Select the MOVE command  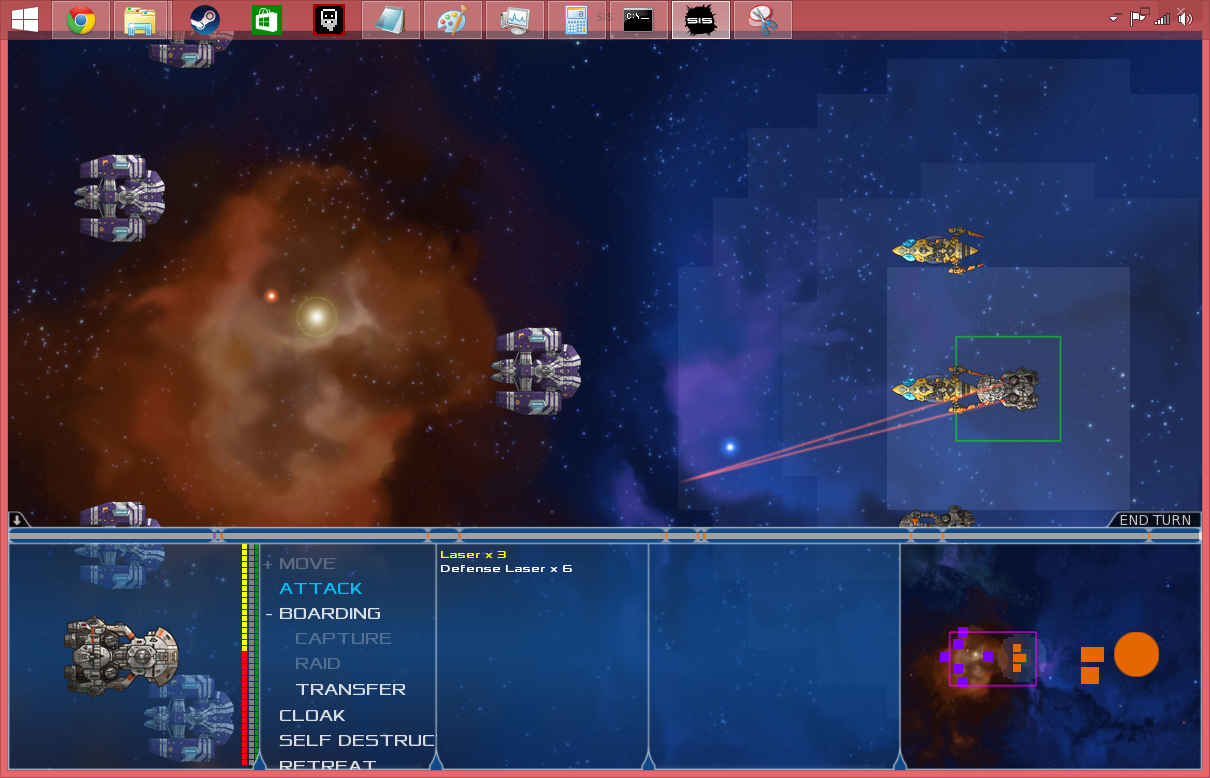[307, 564]
